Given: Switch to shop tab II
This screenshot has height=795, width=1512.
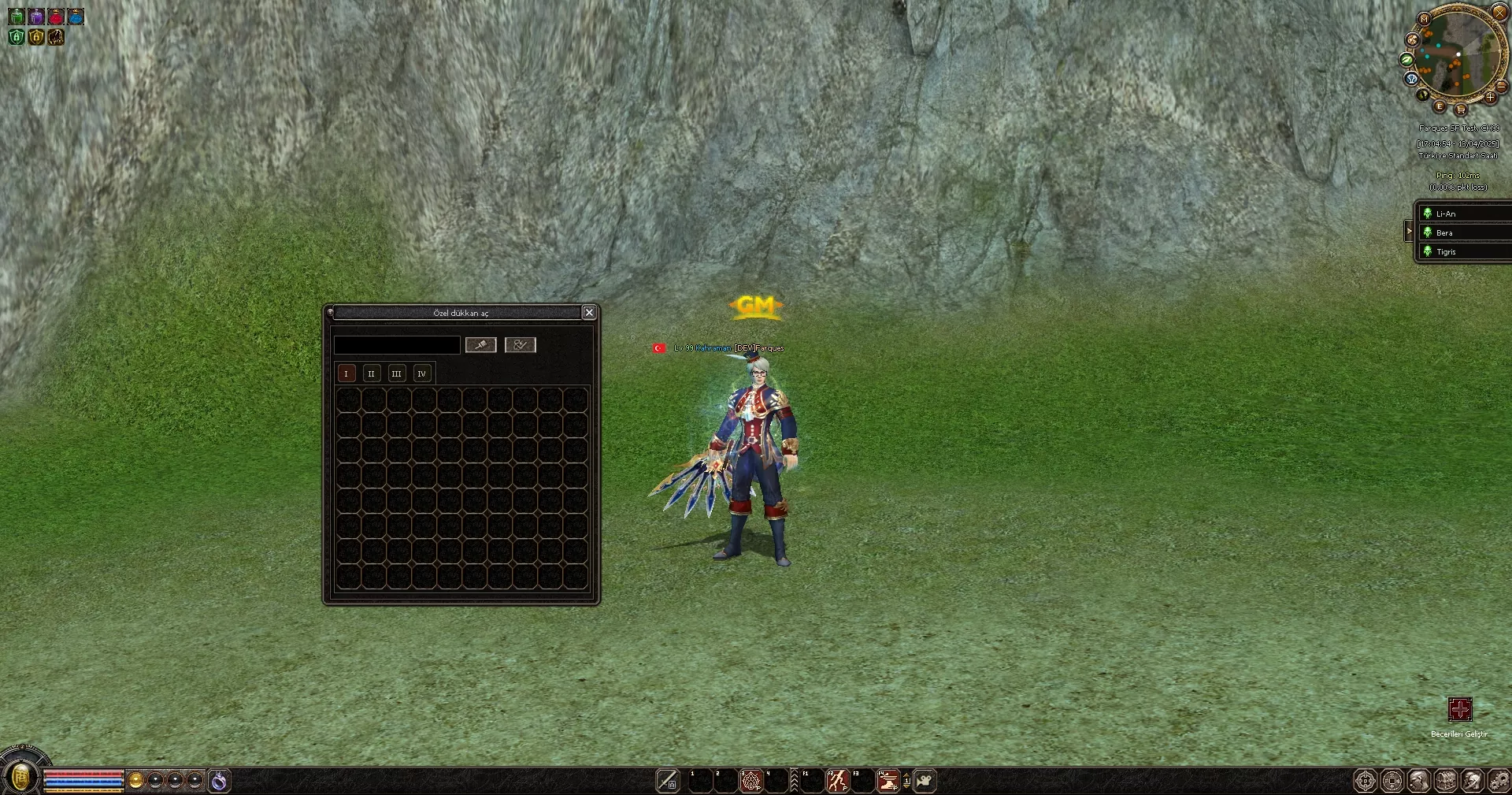Looking at the screenshot, I should click(371, 373).
